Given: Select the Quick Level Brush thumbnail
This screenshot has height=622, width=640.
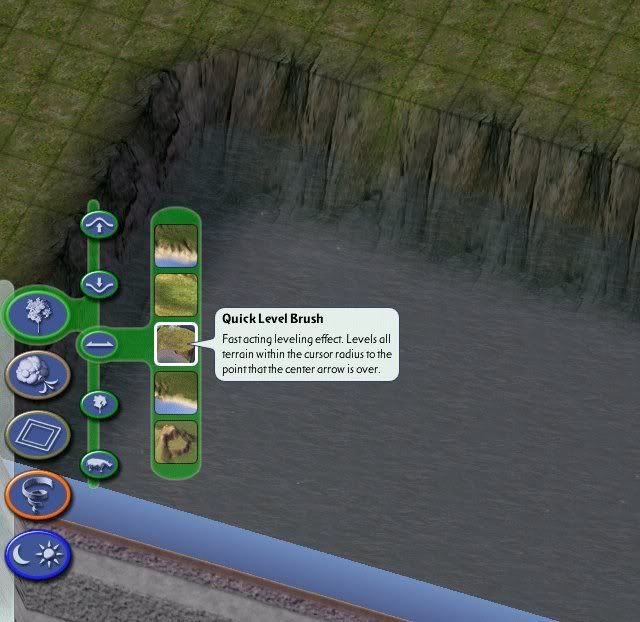Looking at the screenshot, I should pos(176,344).
